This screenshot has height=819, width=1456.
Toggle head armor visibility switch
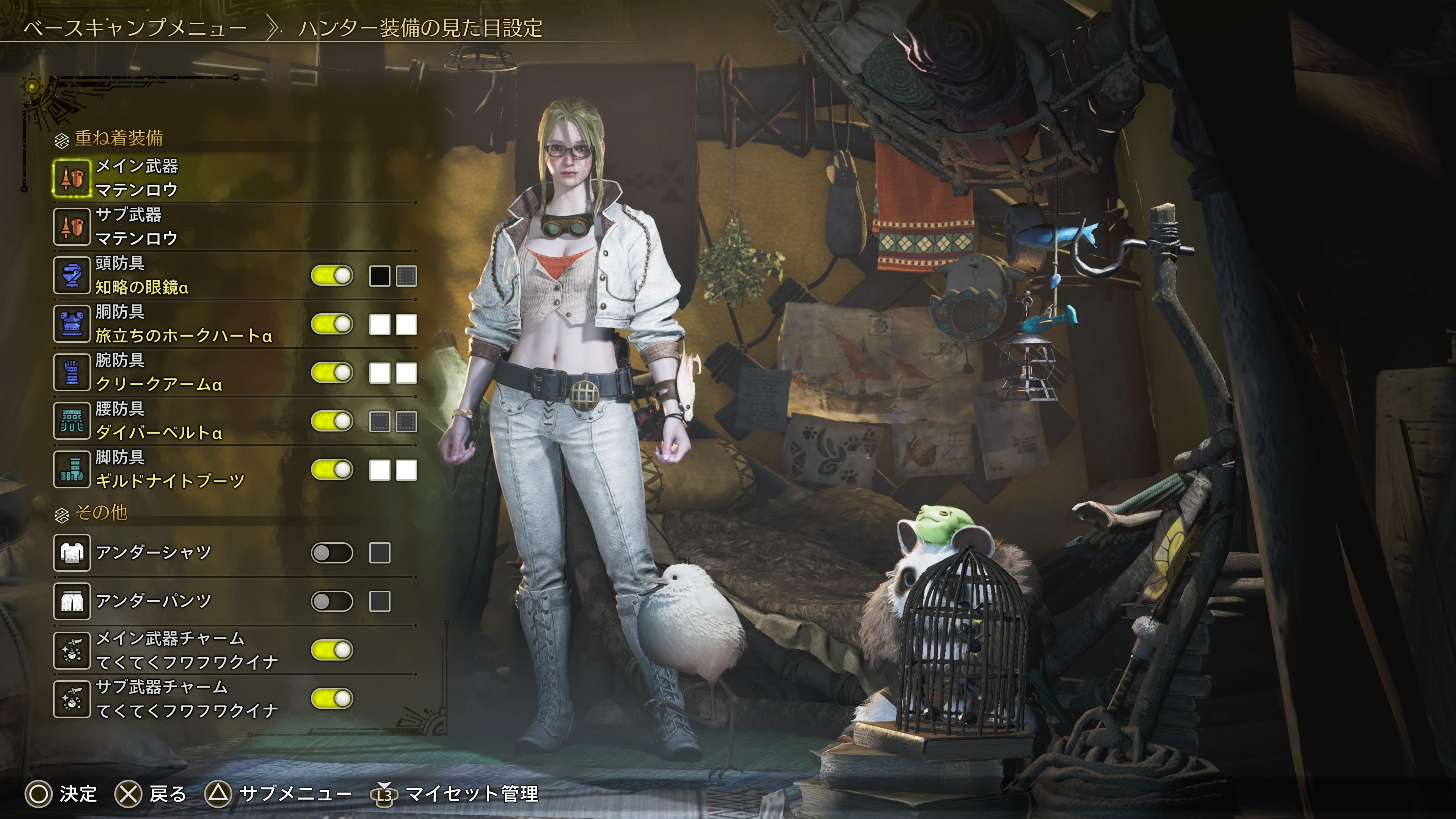(x=333, y=276)
